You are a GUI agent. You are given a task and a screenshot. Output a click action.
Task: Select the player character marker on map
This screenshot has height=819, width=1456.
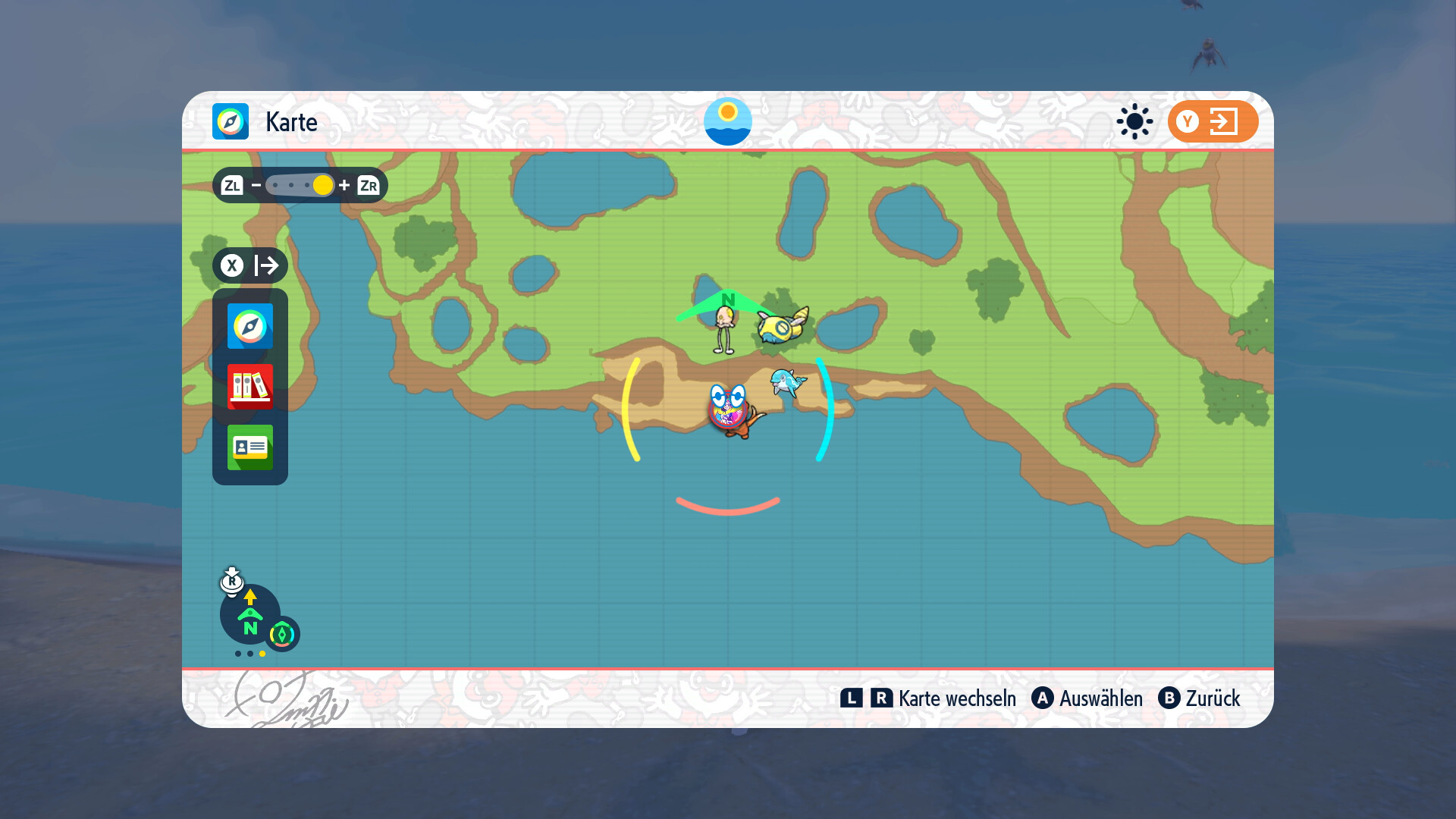729,409
